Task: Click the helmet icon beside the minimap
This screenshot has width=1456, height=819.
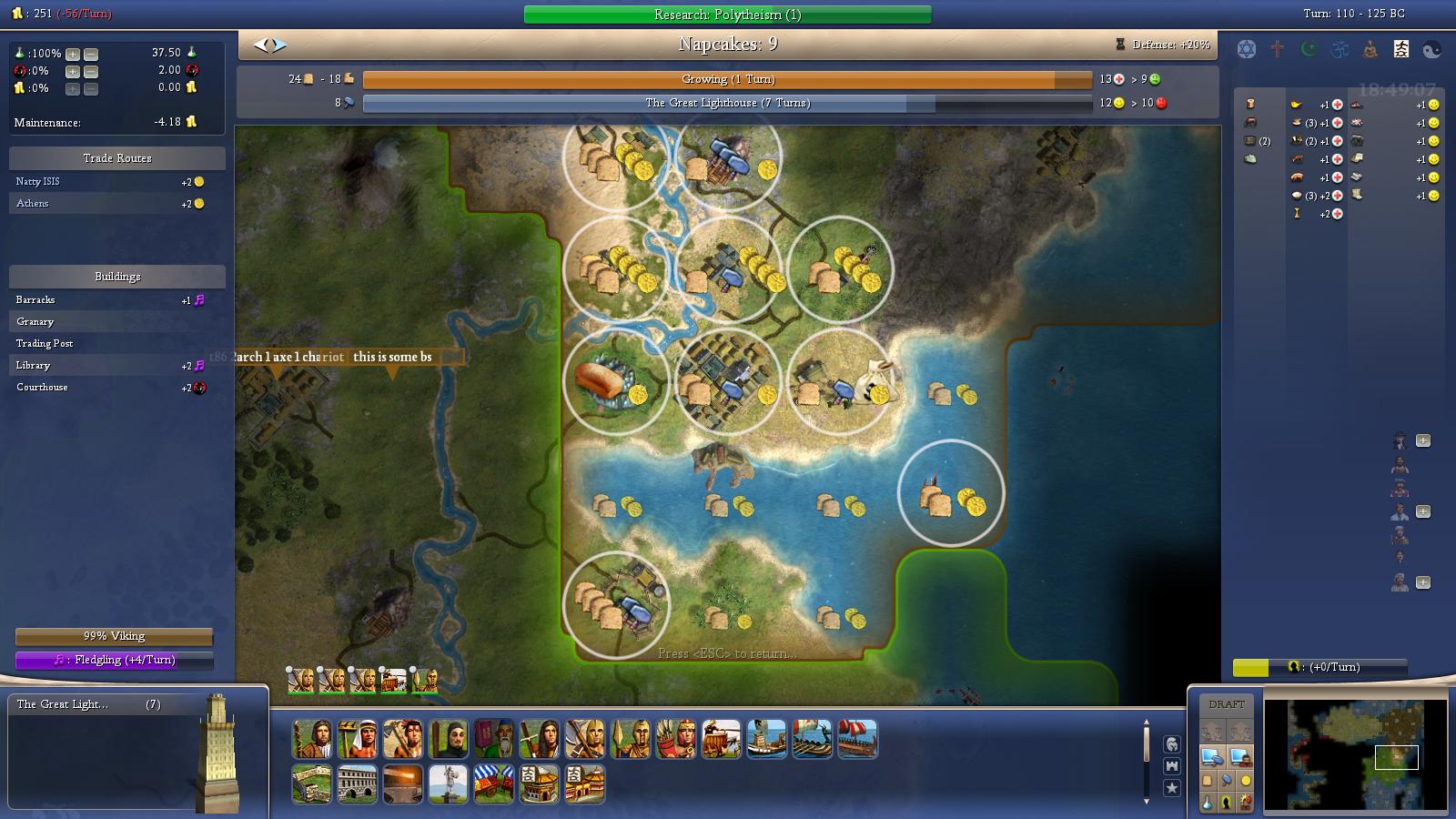Action: coord(1173,745)
